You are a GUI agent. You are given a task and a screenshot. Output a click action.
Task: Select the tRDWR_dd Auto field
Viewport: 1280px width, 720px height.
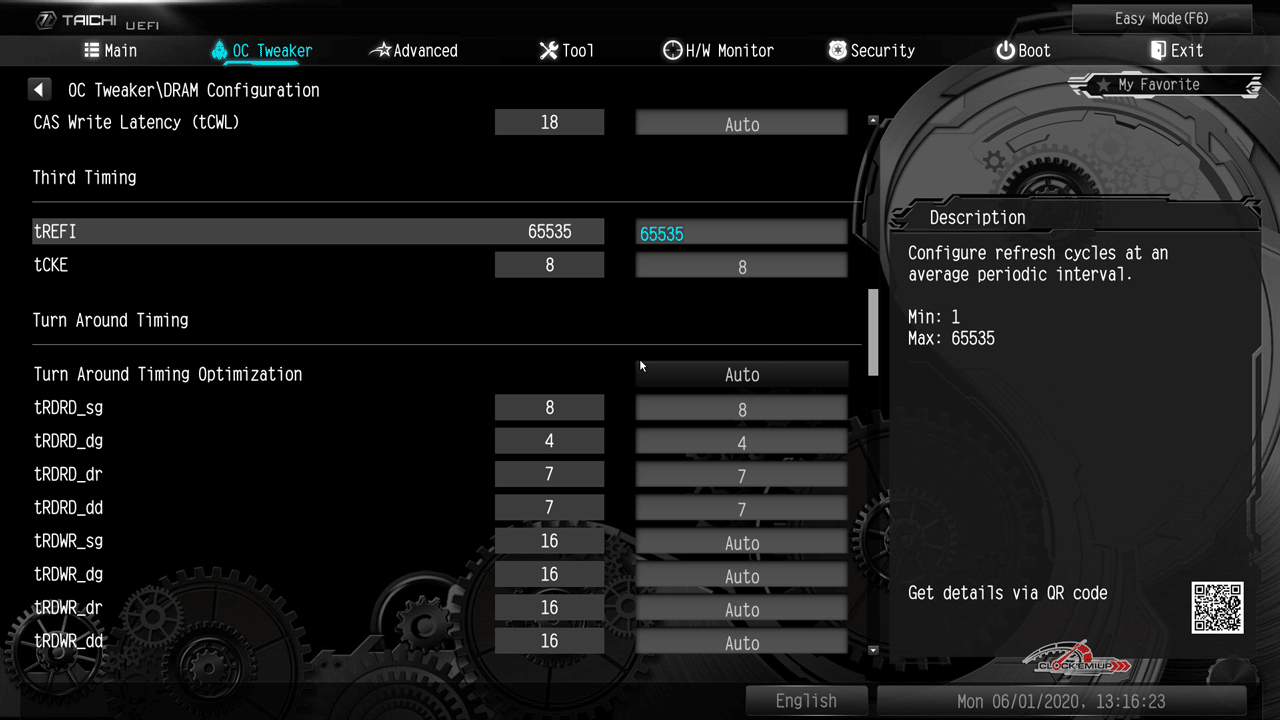pos(741,643)
